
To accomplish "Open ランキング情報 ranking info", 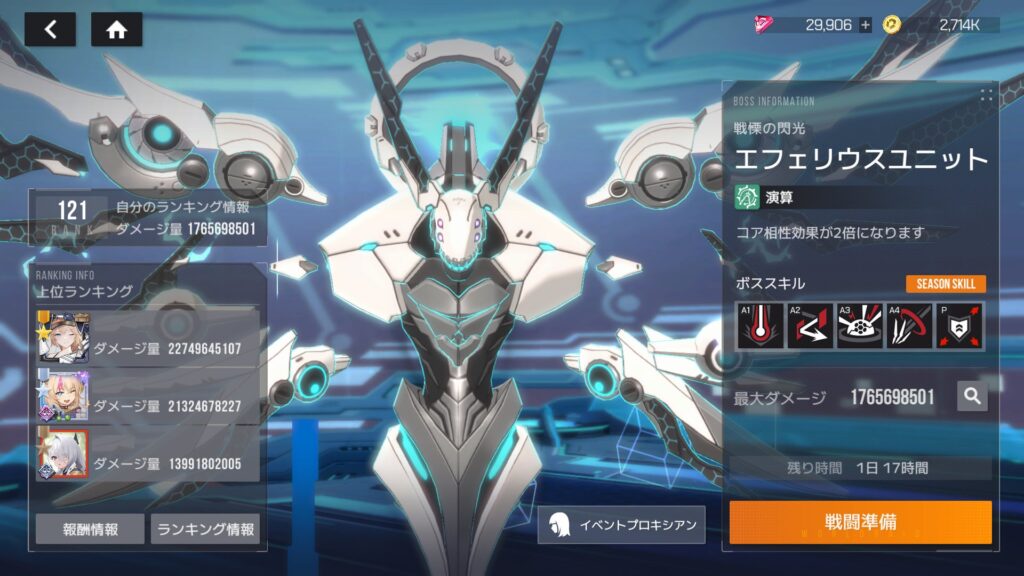I will (205, 529).
